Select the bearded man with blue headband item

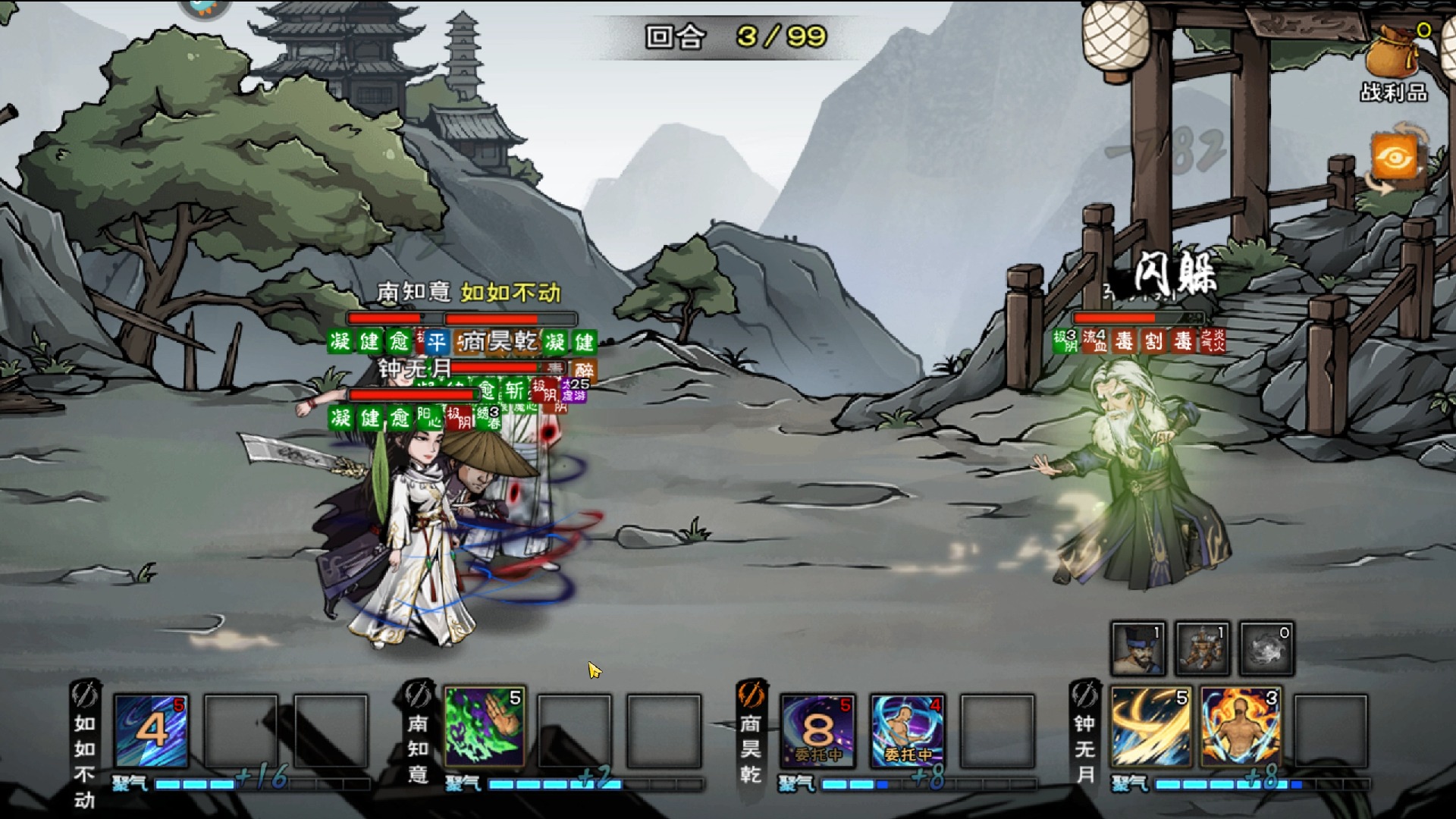[x=1137, y=648]
